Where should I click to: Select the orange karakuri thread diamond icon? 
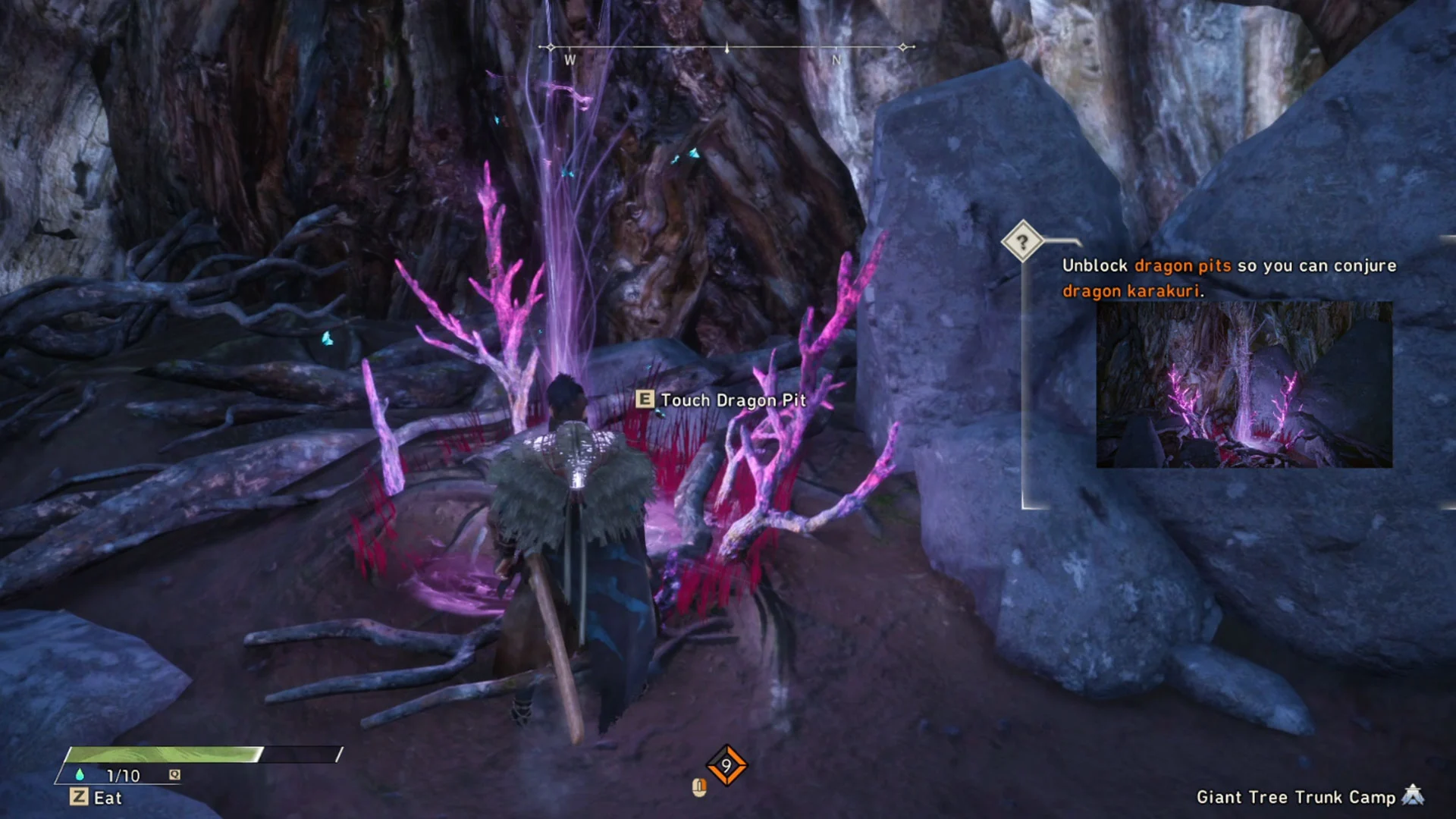[726, 765]
